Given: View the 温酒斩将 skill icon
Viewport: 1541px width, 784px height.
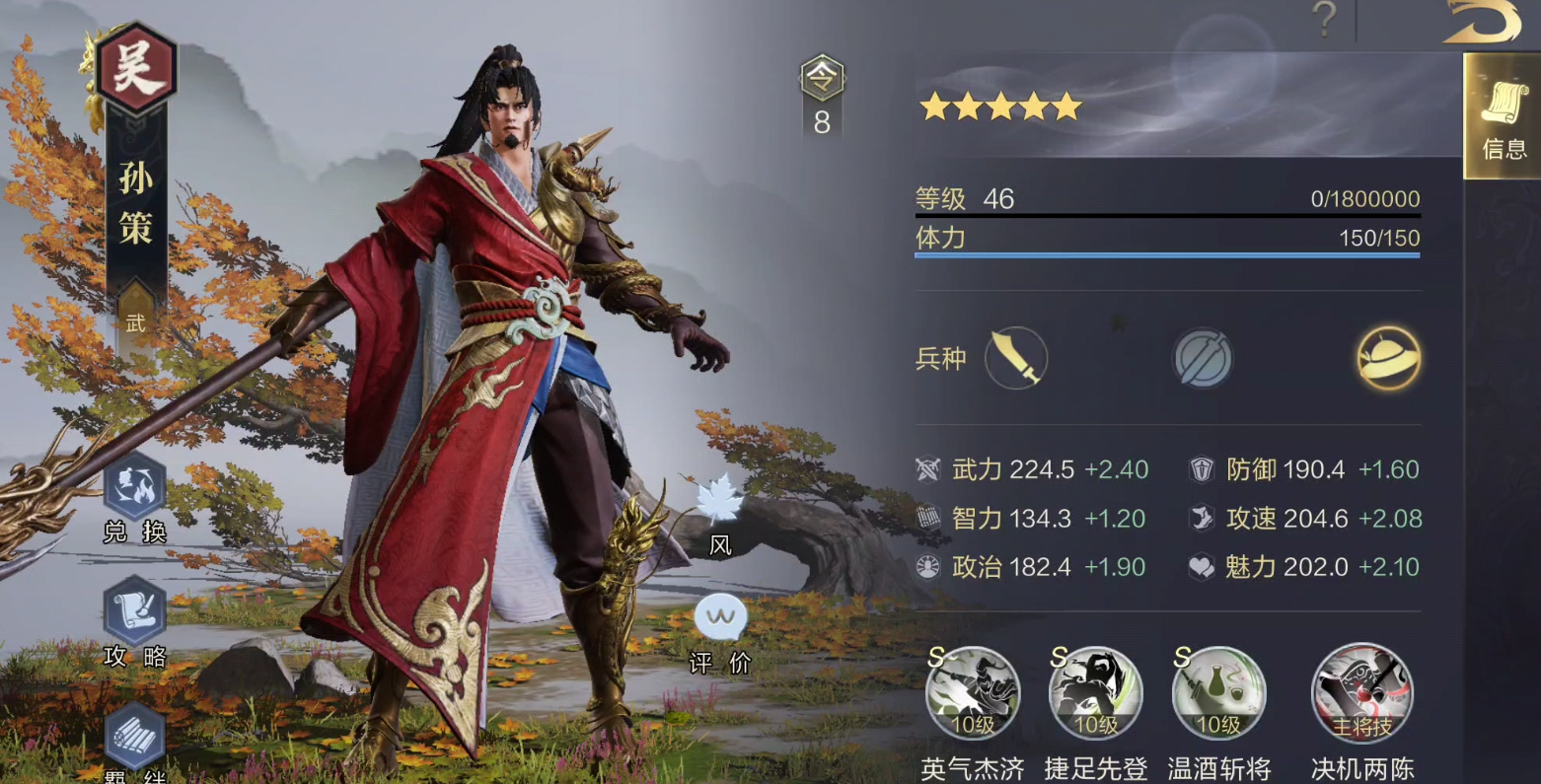Looking at the screenshot, I should coord(1217,693).
